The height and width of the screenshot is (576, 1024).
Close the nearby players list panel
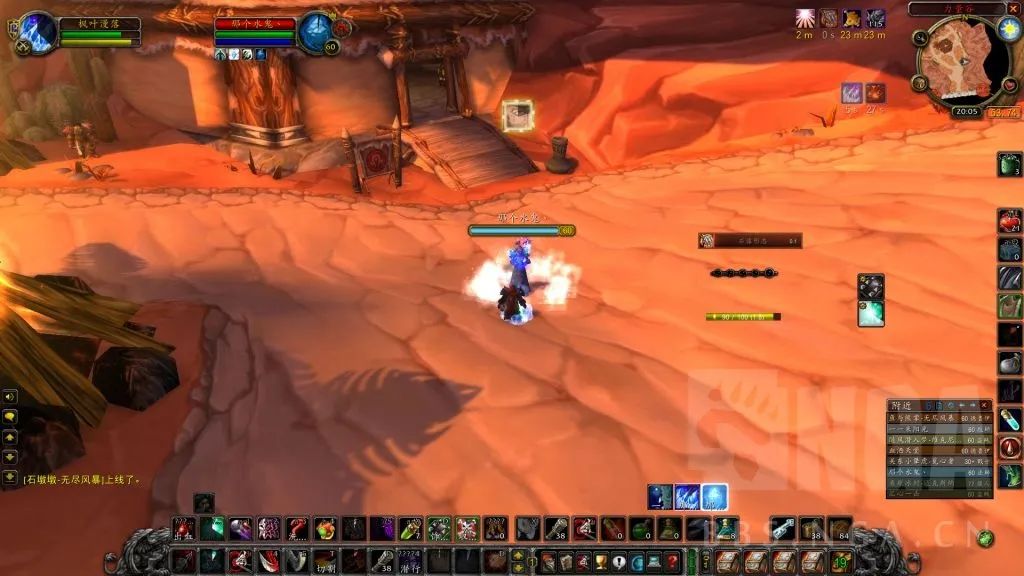[984, 405]
